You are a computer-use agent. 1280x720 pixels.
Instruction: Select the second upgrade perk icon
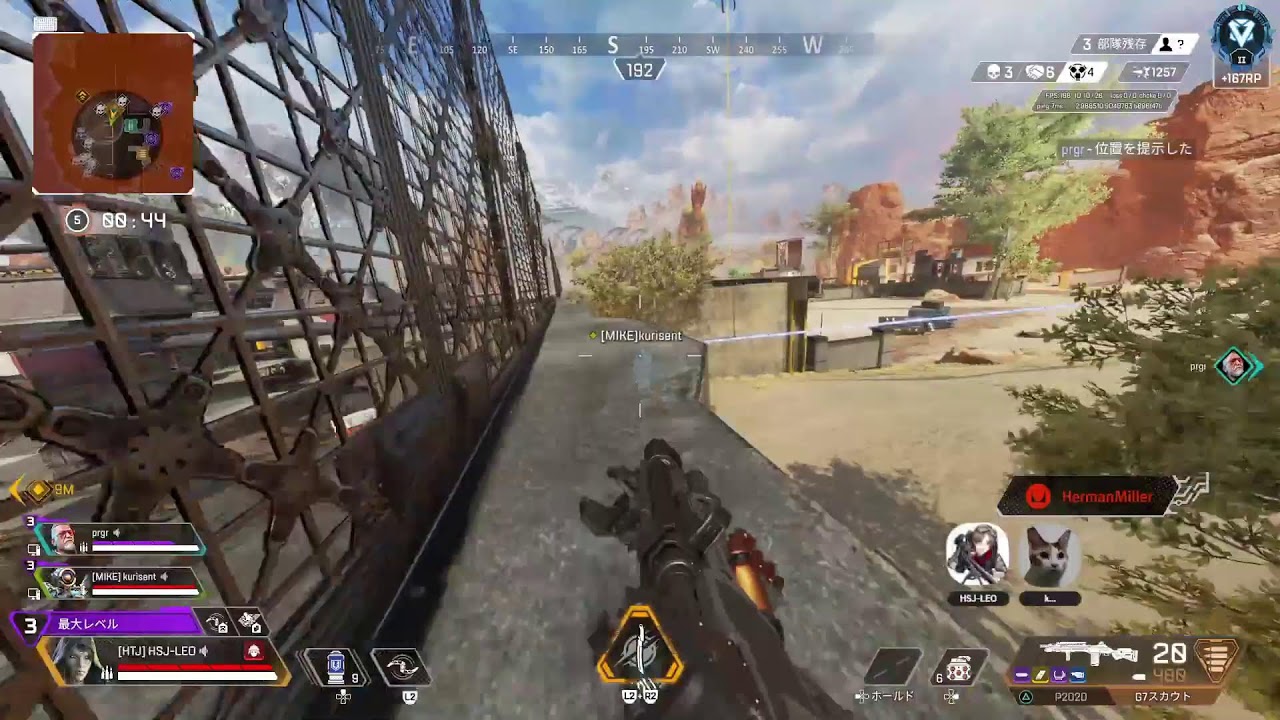[x=250, y=623]
